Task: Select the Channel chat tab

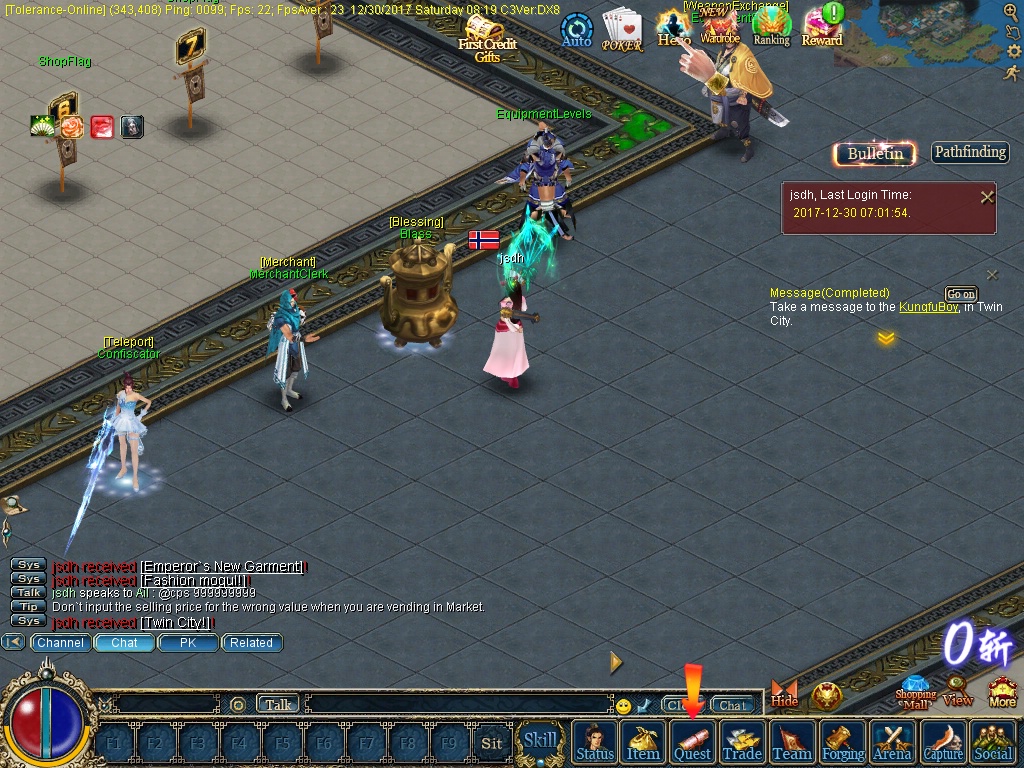Action: (60, 643)
